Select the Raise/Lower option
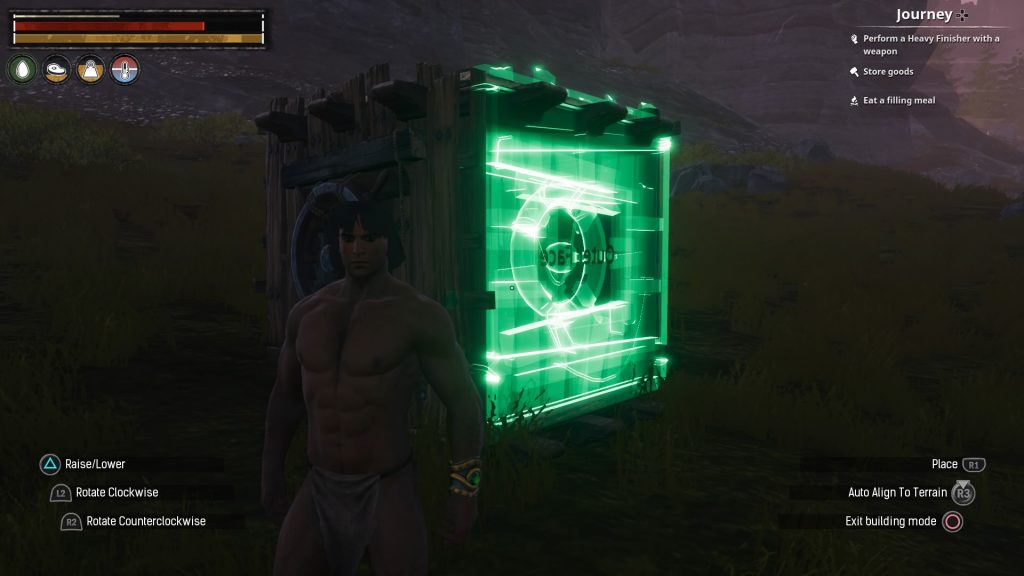Viewport: 1024px width, 576px height. pos(95,464)
